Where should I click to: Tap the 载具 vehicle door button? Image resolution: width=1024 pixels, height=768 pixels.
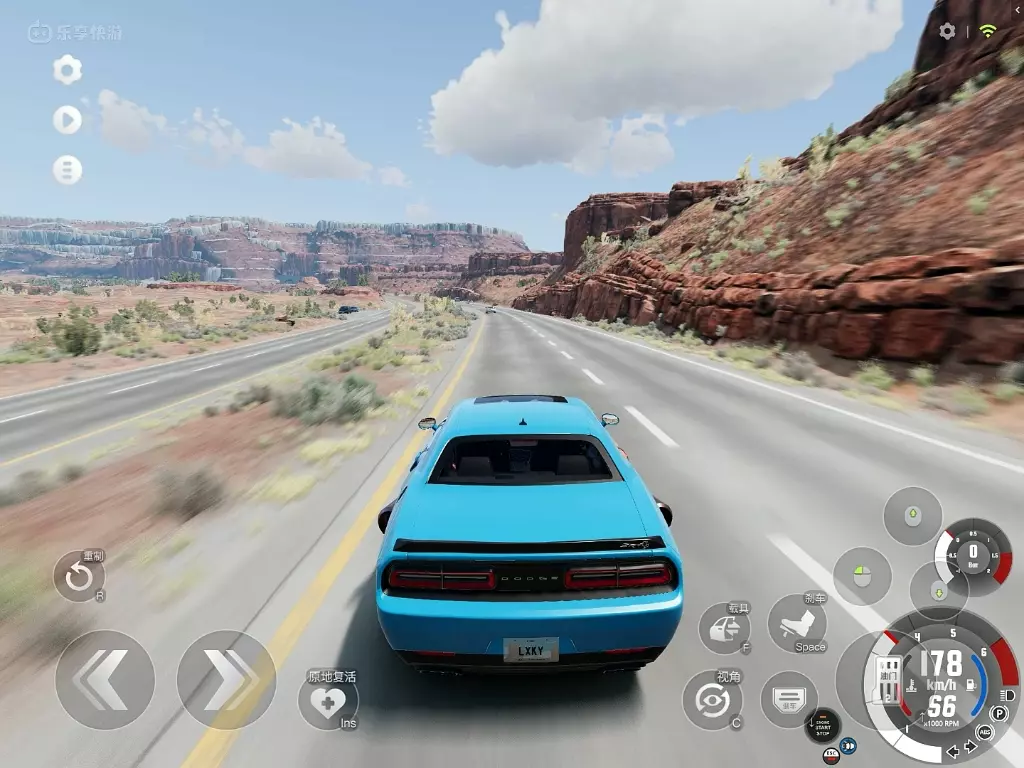click(724, 628)
